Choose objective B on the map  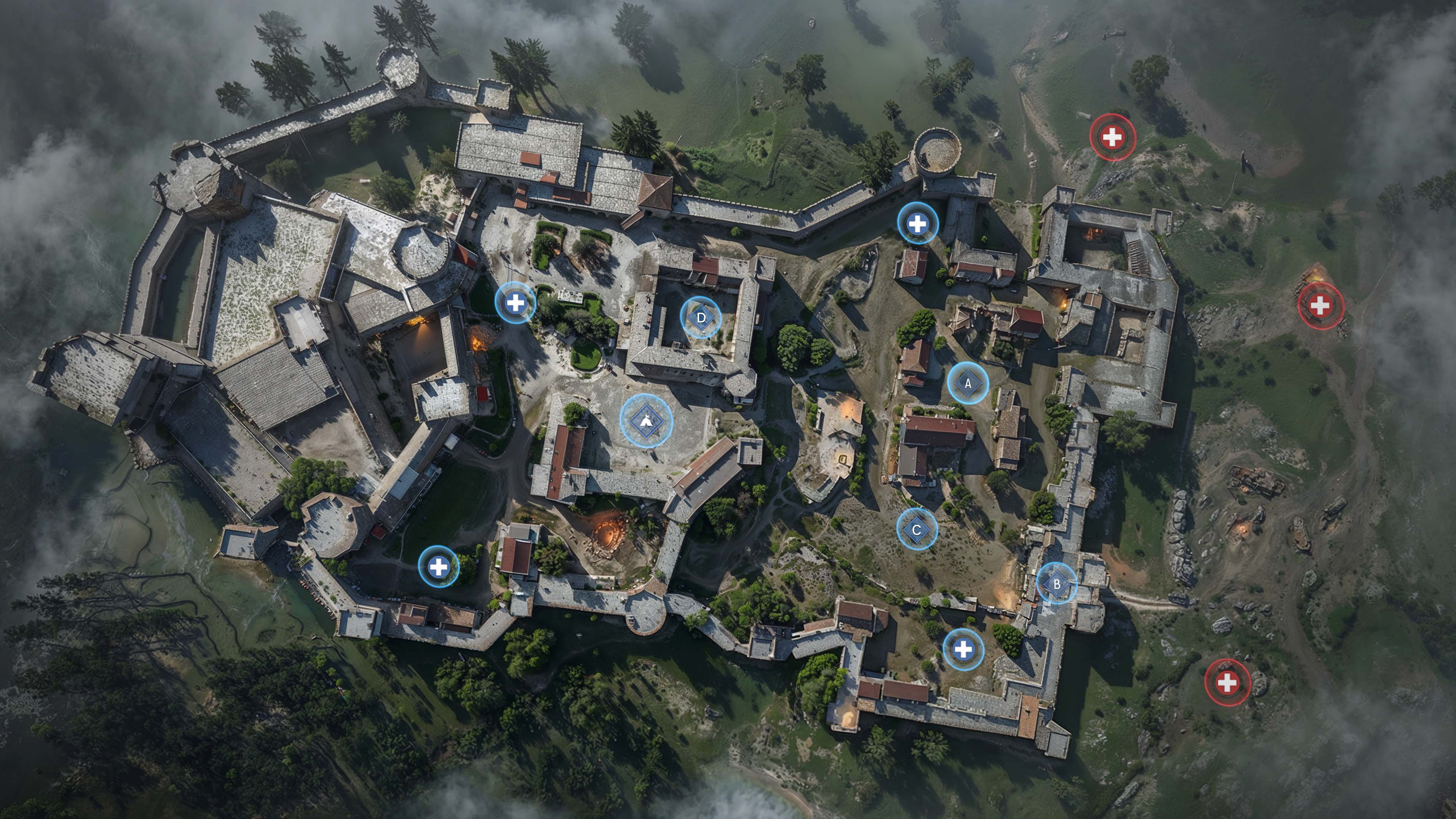1056,584
